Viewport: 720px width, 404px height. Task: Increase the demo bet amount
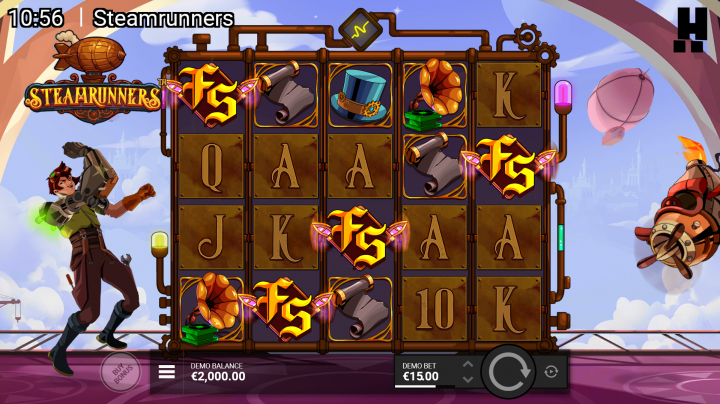tap(467, 365)
